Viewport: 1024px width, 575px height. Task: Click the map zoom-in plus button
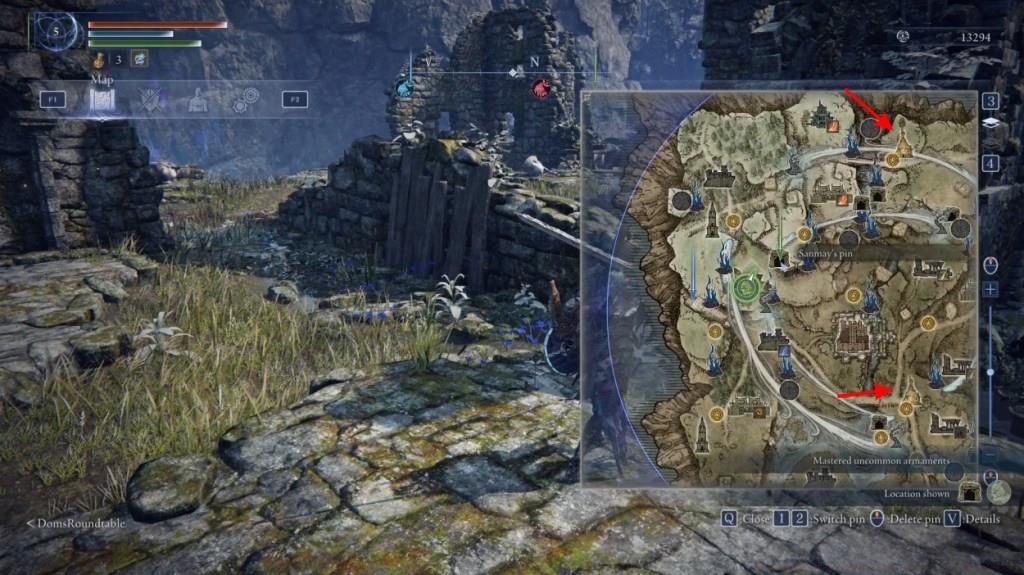click(989, 289)
